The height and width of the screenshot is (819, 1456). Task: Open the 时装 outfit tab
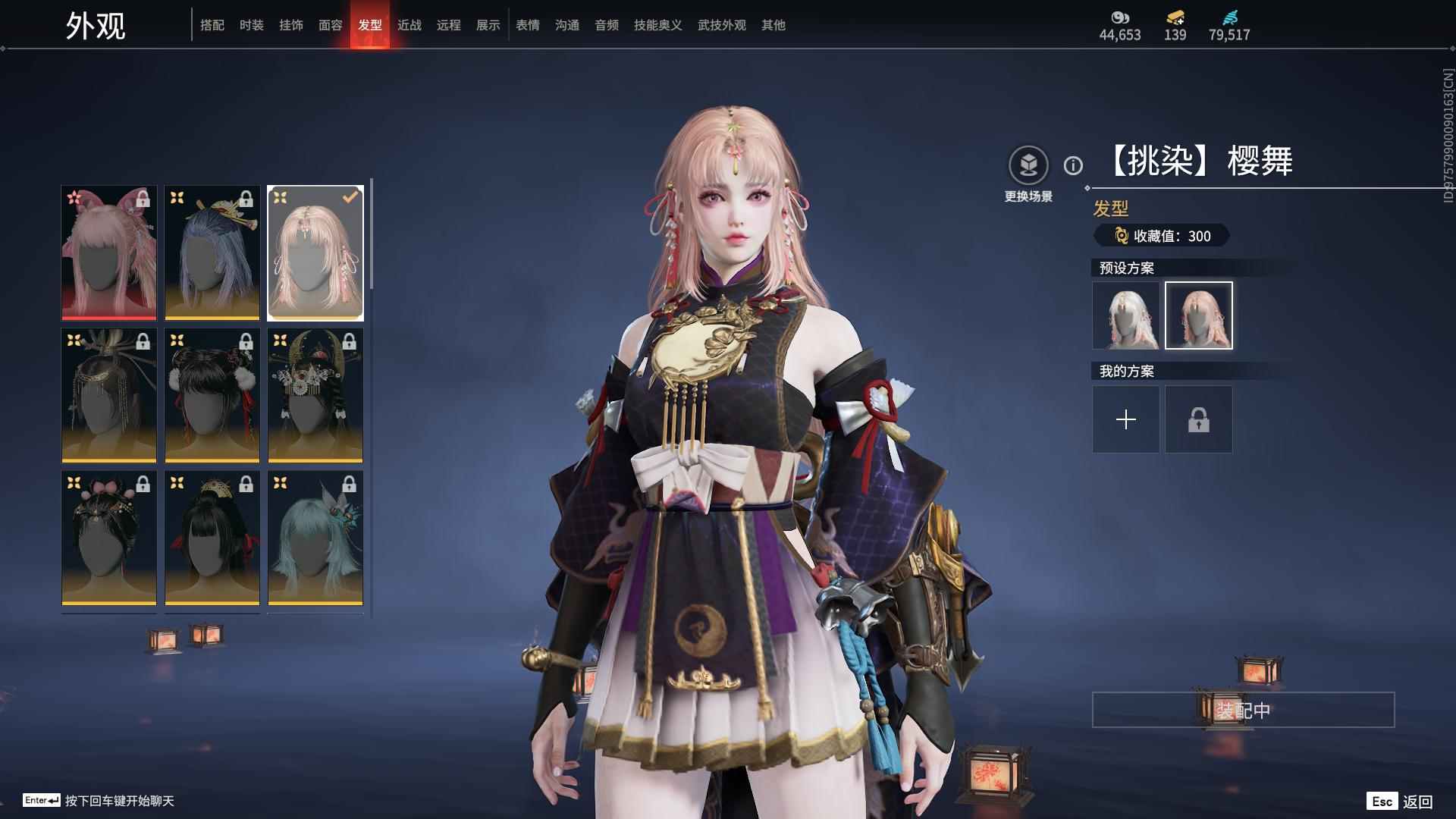pos(252,25)
